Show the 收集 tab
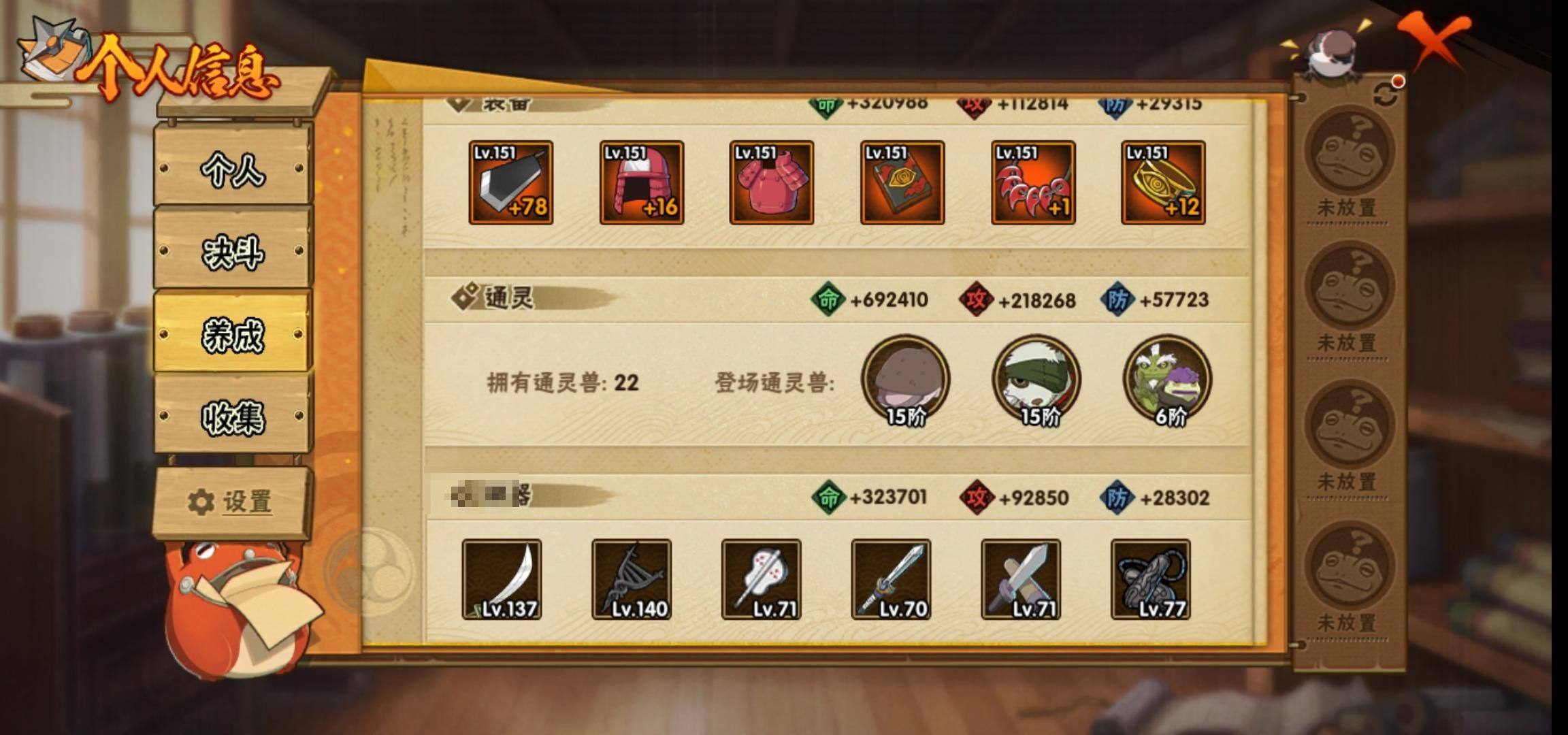The image size is (1568, 735). pos(233,416)
